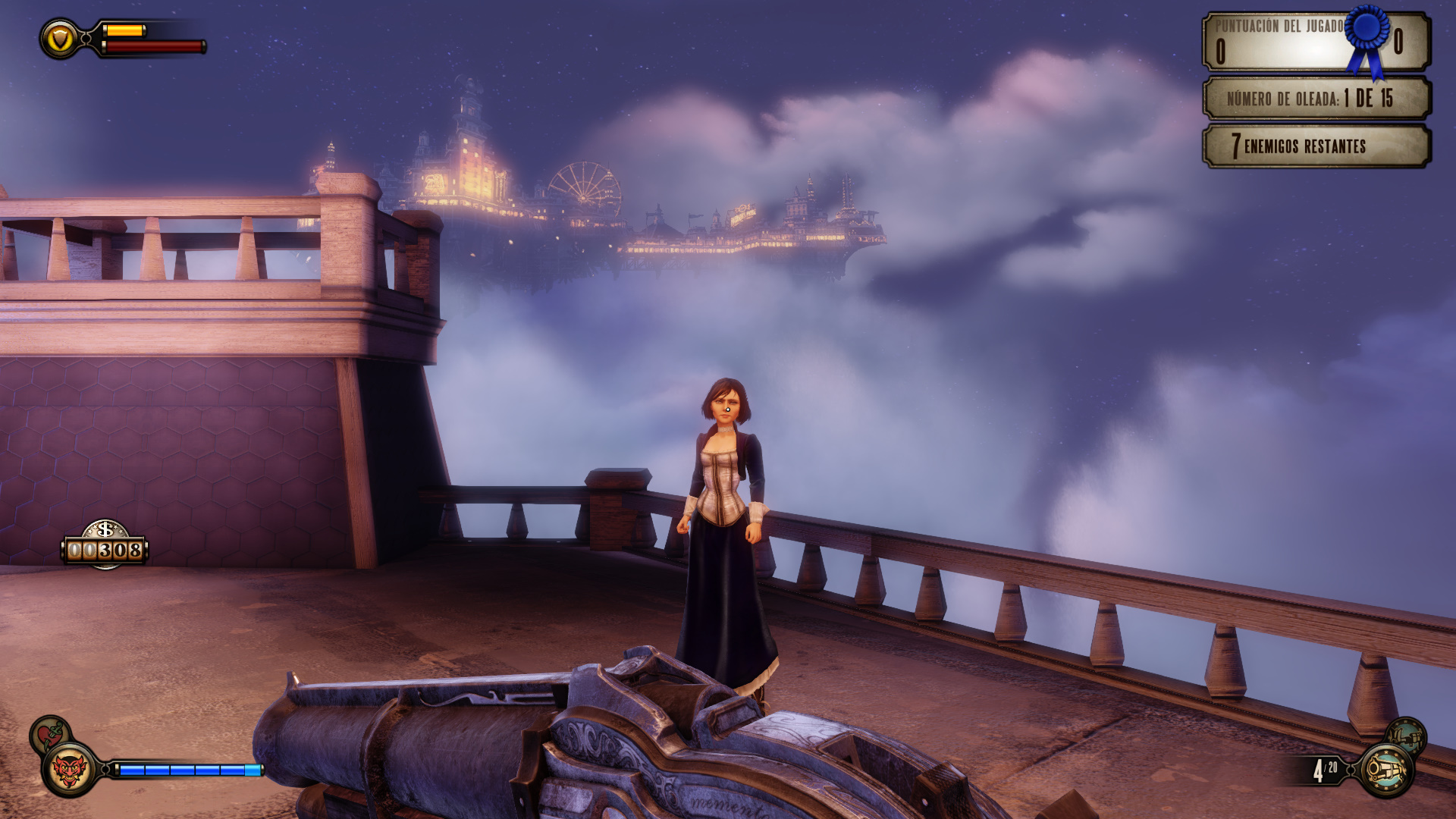
Task: Select the 'Número de oleada' wave panel
Action: pyautogui.click(x=1316, y=99)
